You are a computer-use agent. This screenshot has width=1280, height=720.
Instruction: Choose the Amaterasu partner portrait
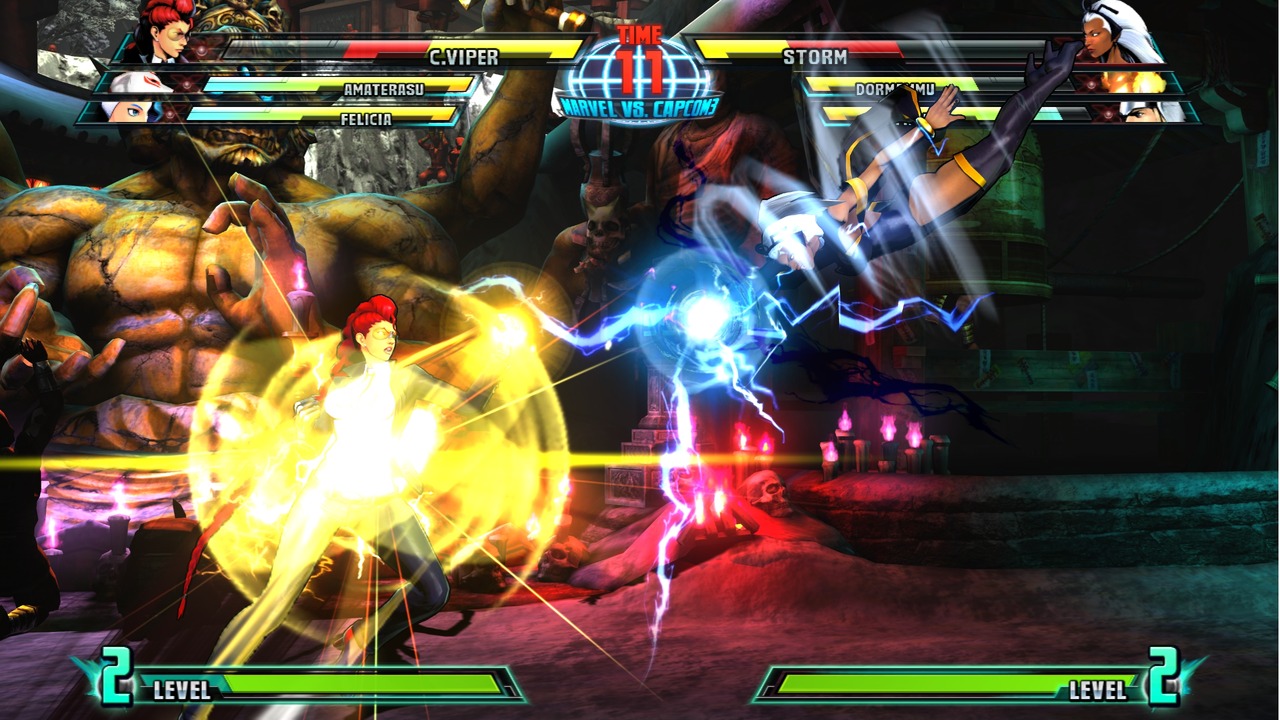(x=137, y=84)
